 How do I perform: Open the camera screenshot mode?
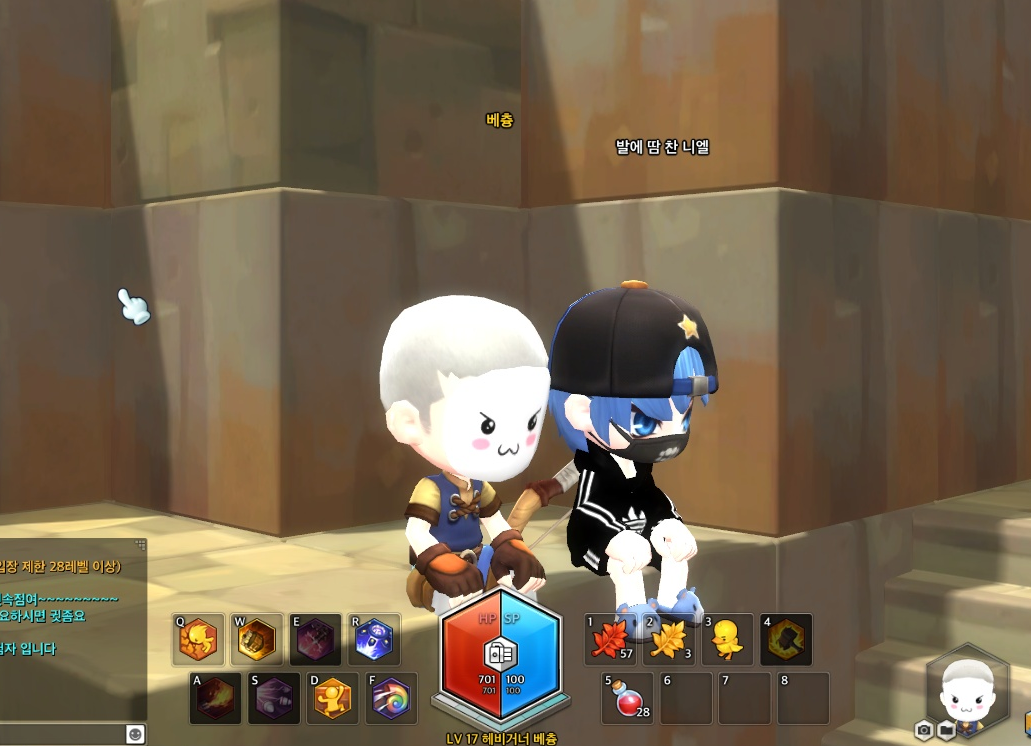click(x=924, y=730)
